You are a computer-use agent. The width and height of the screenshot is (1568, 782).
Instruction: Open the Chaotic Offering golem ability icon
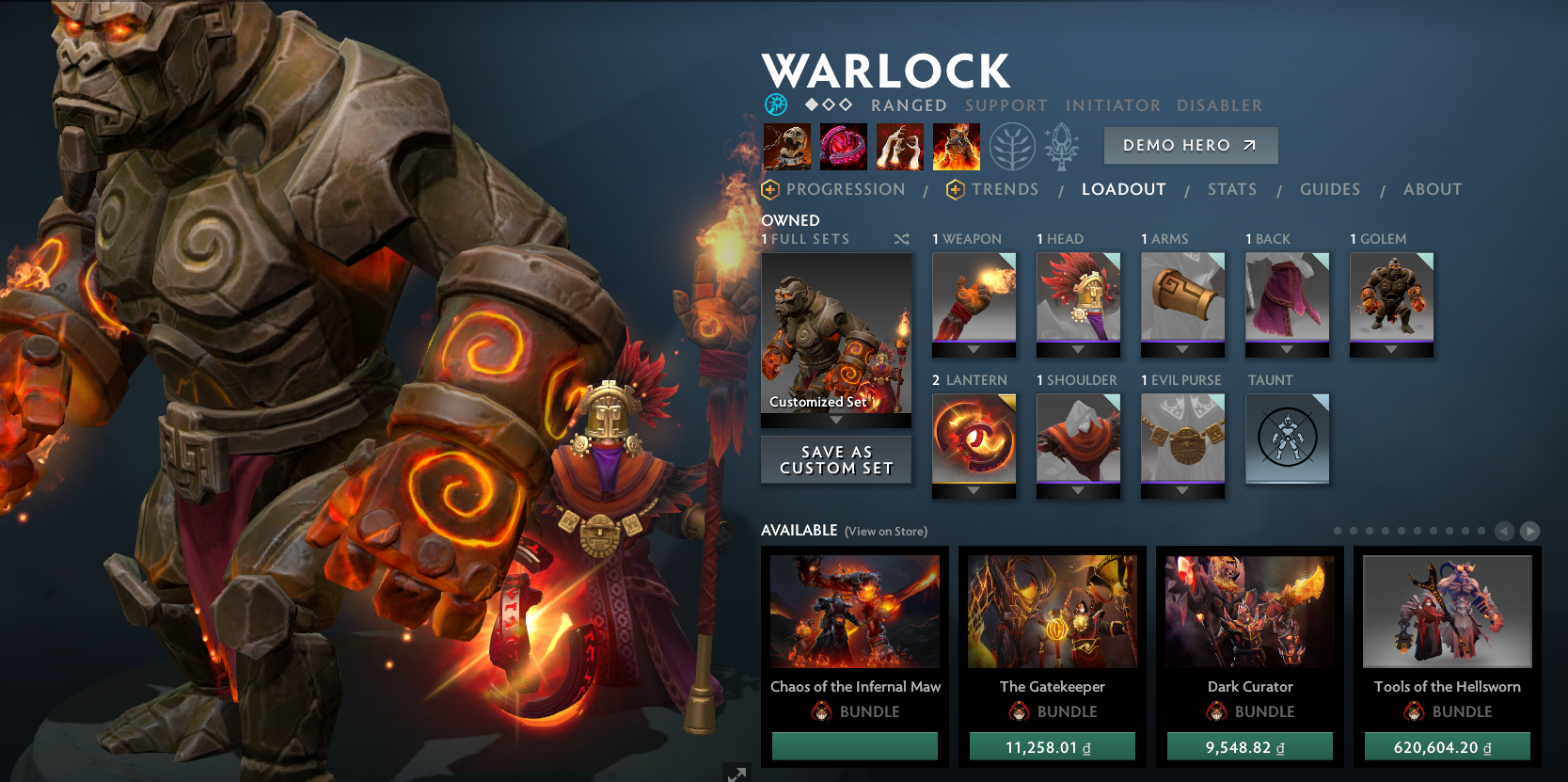(956, 146)
